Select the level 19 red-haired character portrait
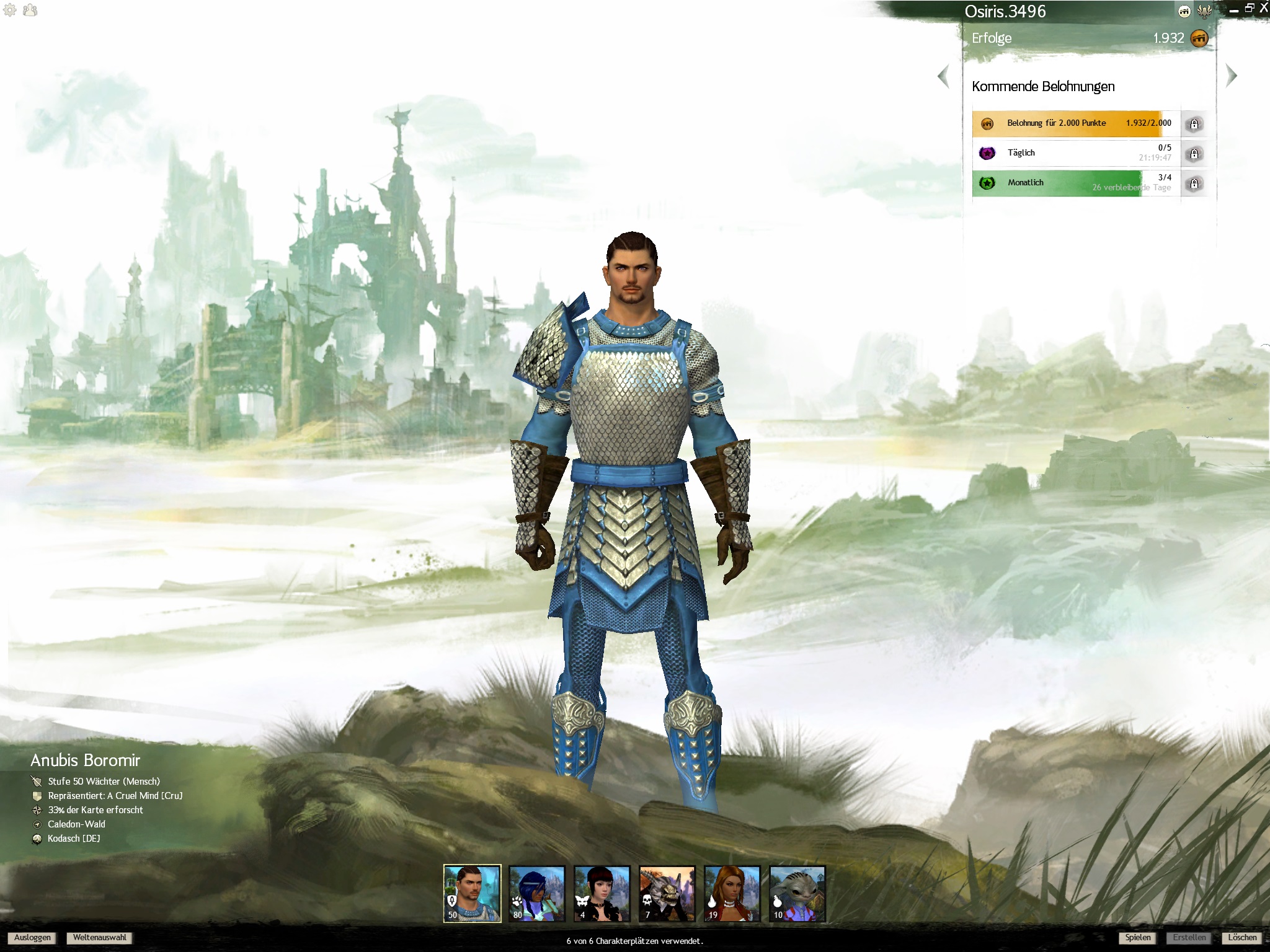This screenshot has width=1270, height=952. (732, 894)
